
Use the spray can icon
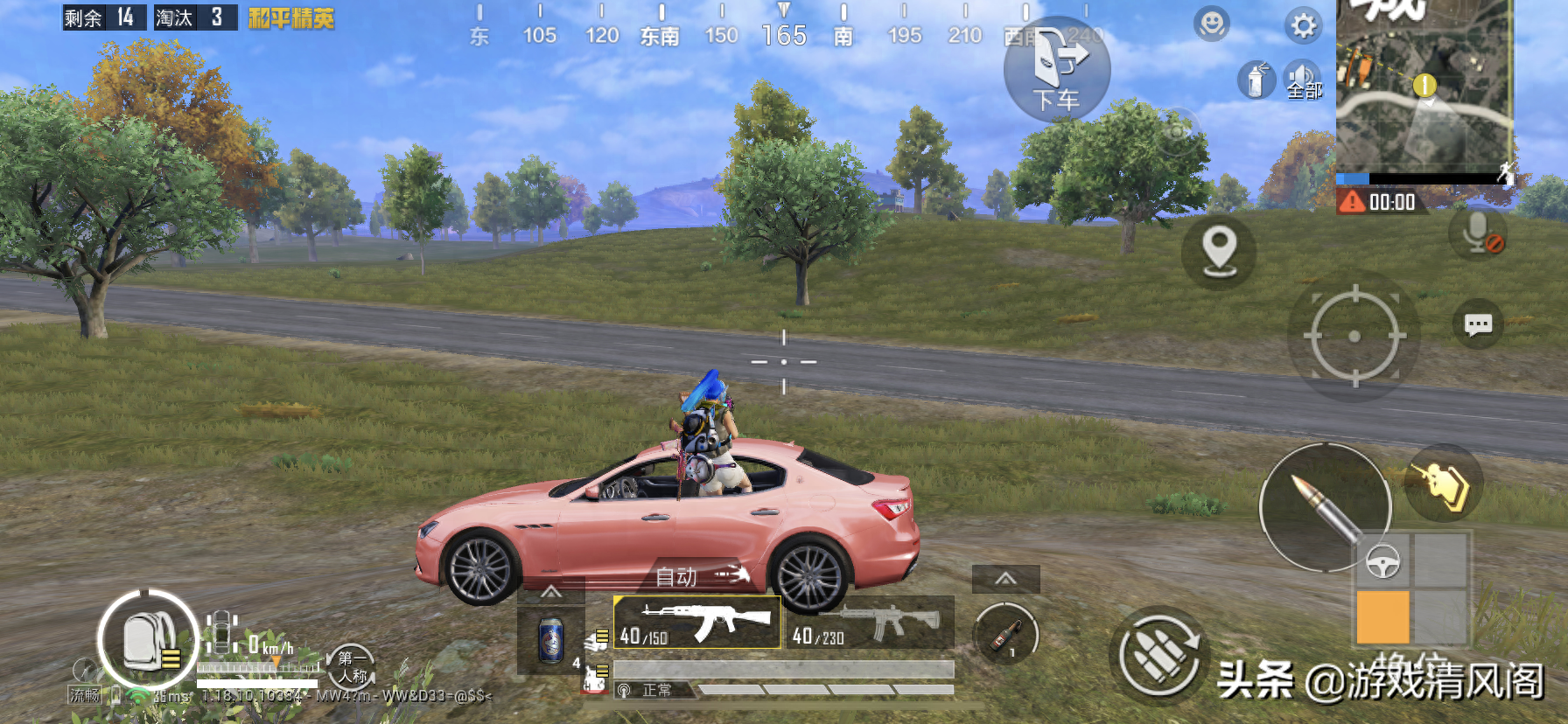1256,80
